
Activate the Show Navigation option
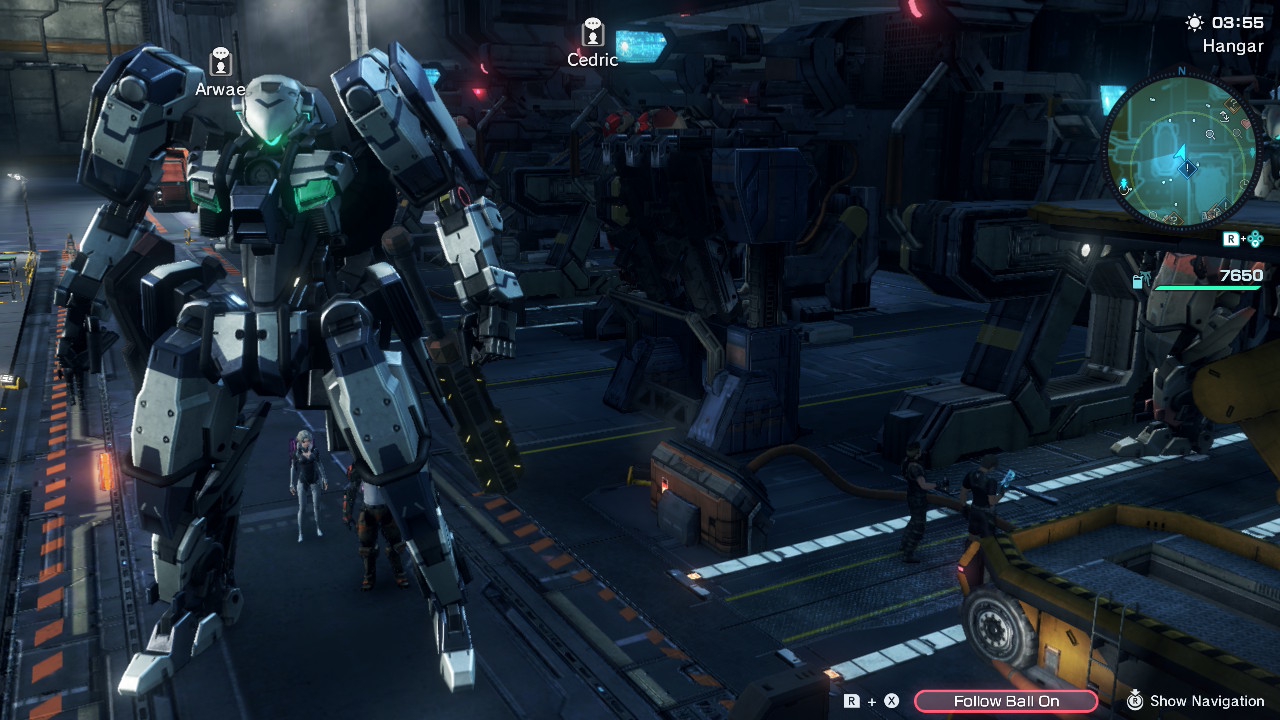pos(1195,701)
